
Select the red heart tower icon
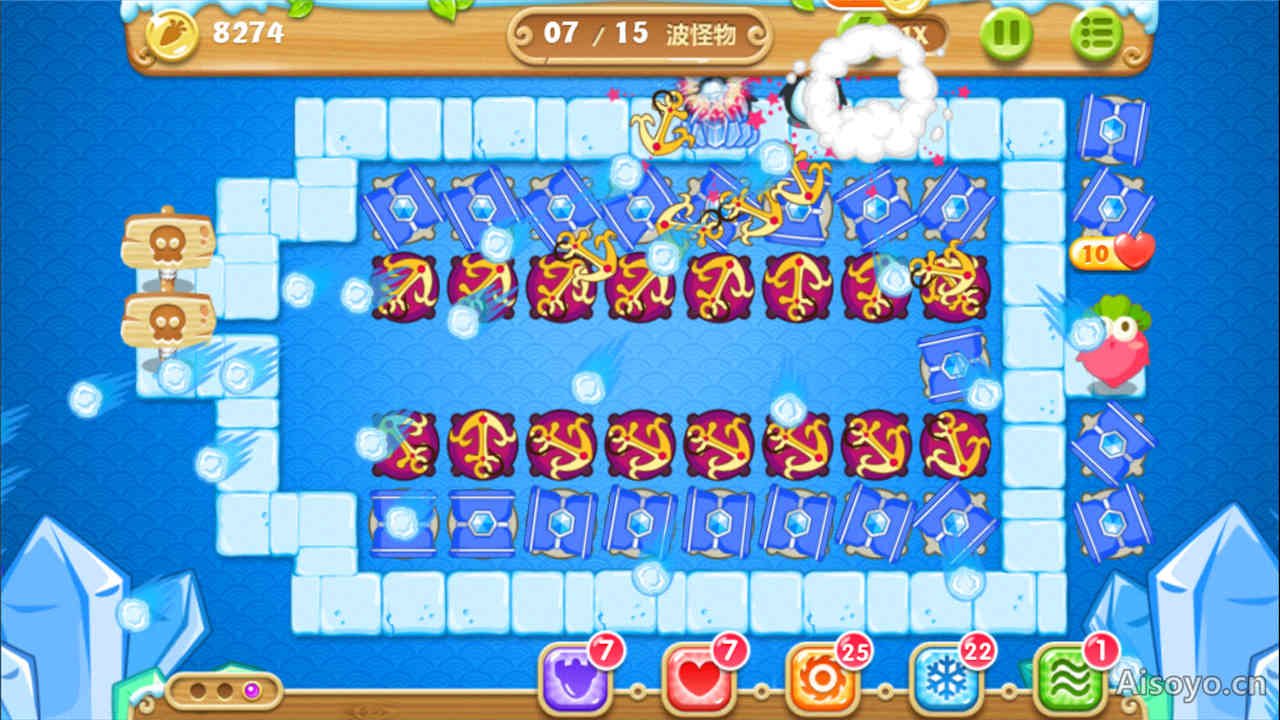point(696,691)
